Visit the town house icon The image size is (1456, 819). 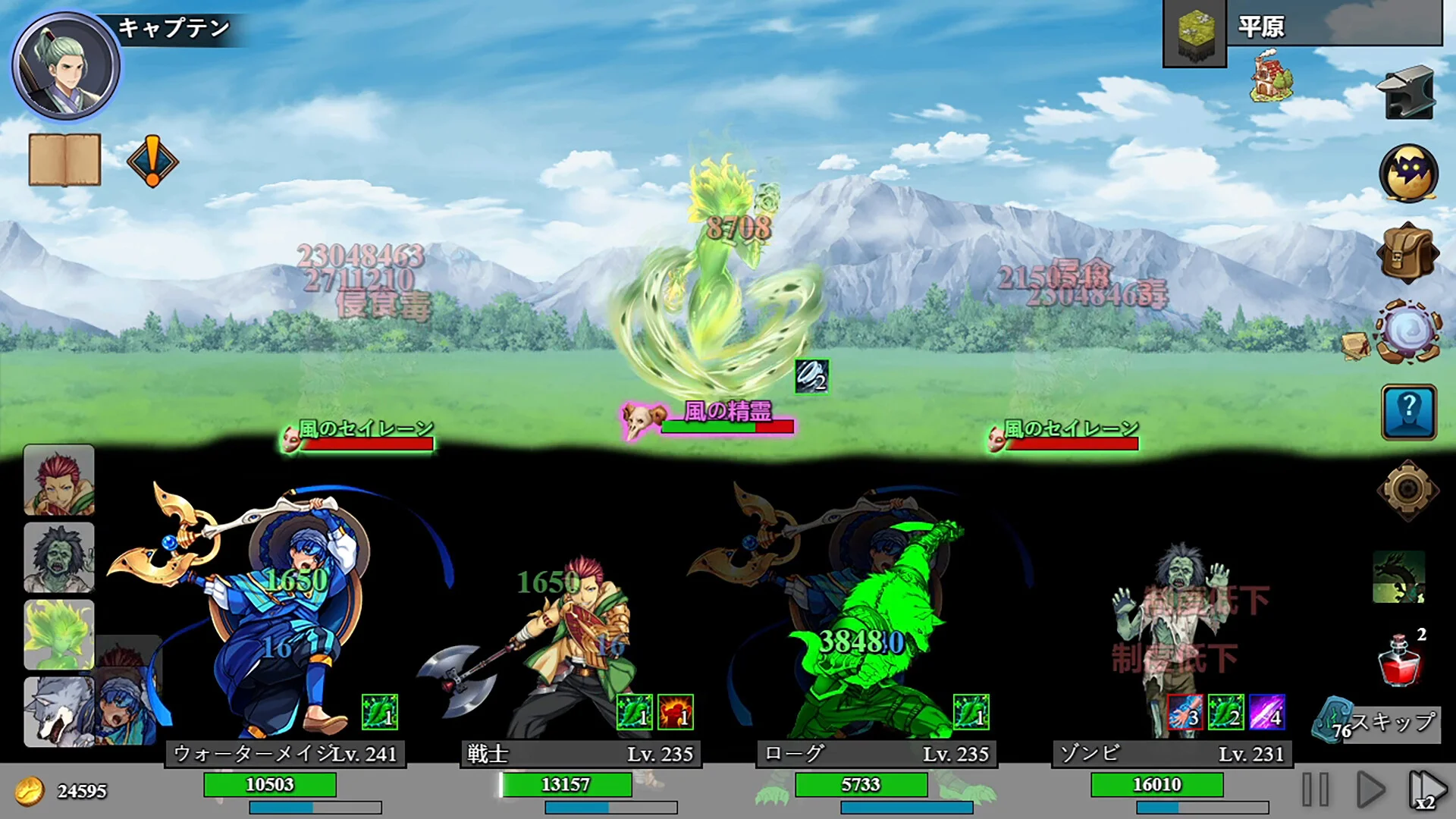pyautogui.click(x=1272, y=76)
